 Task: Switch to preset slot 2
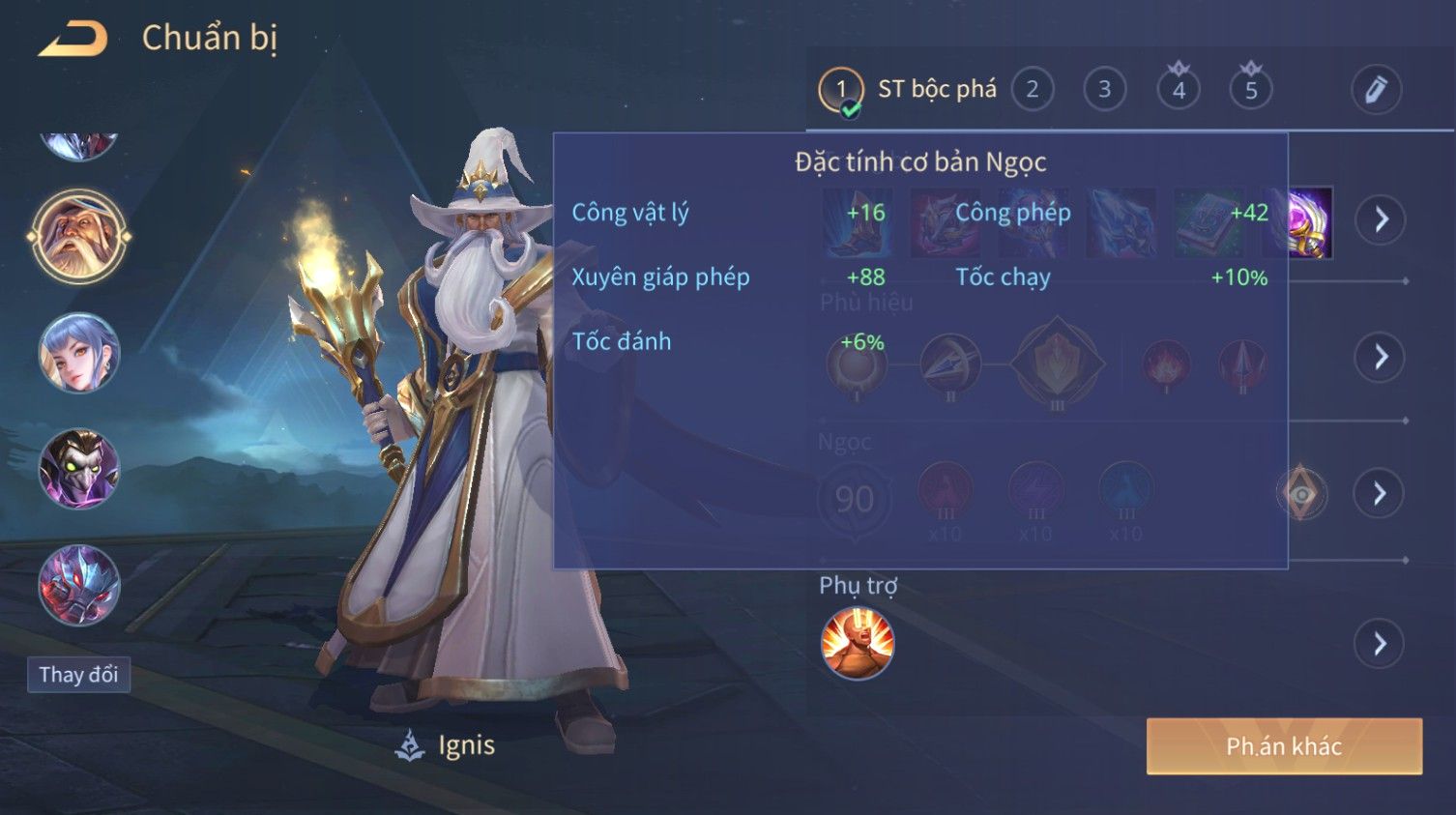coord(1032,90)
